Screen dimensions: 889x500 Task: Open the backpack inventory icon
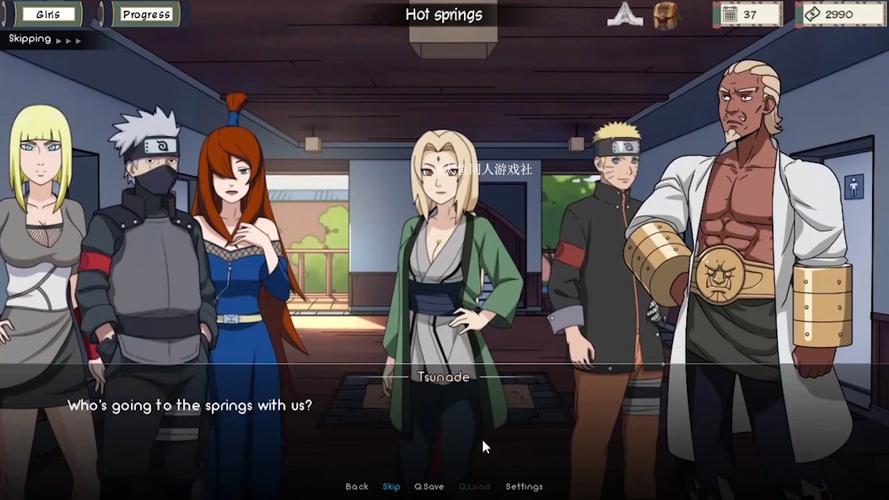pyautogui.click(x=667, y=14)
